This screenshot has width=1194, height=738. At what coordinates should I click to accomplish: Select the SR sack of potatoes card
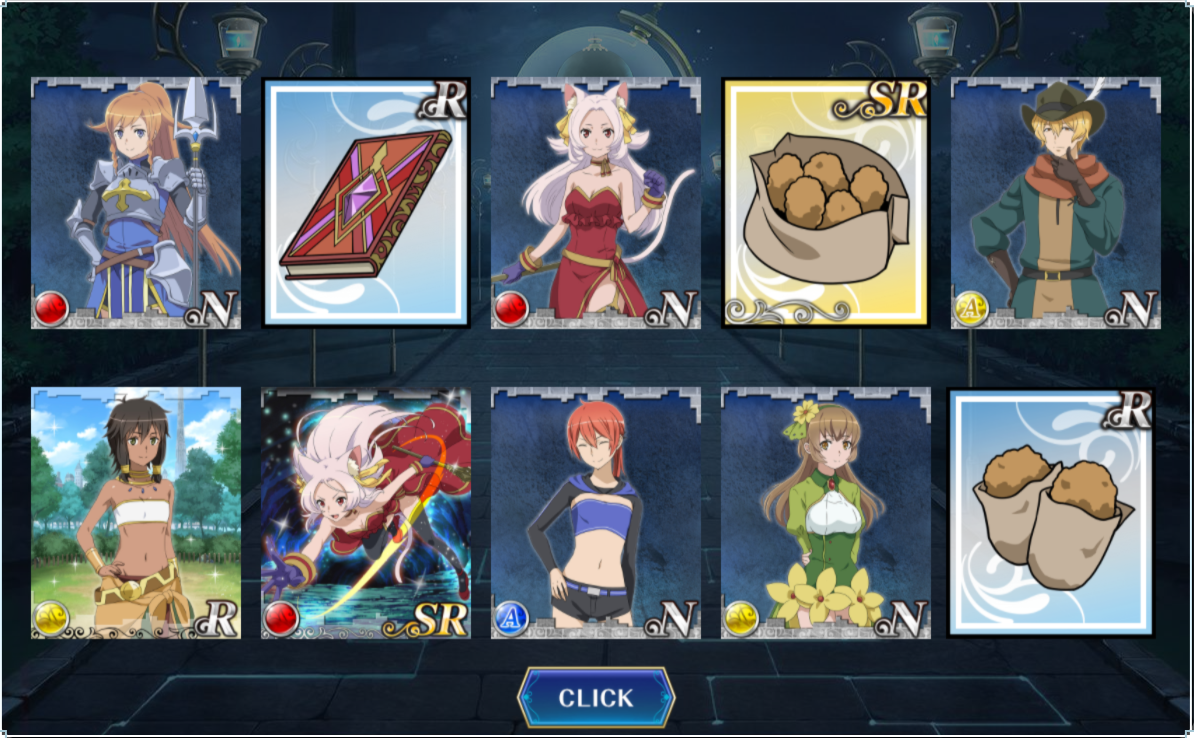pyautogui.click(x=826, y=203)
